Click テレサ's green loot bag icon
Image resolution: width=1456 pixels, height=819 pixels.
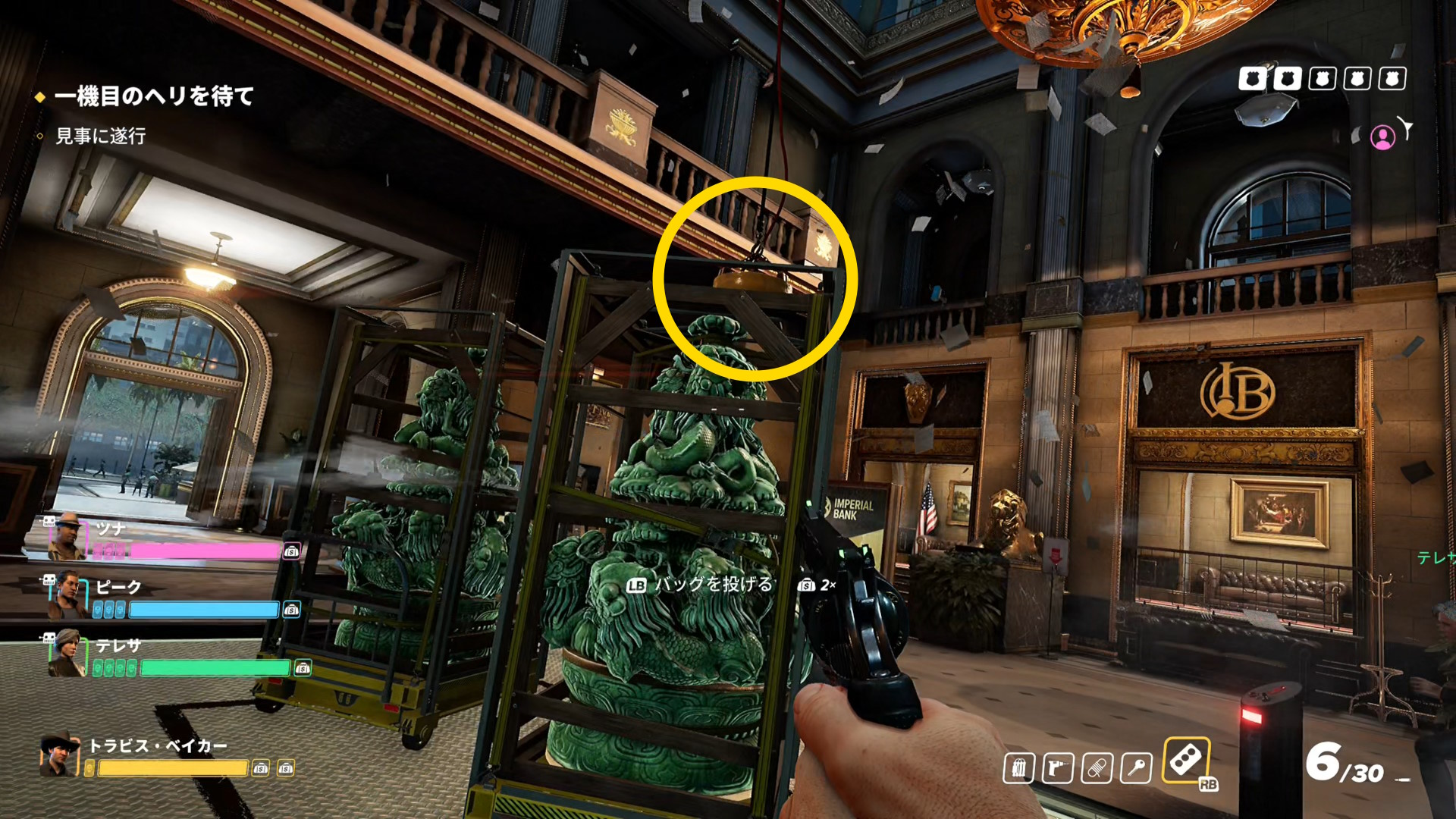303,668
